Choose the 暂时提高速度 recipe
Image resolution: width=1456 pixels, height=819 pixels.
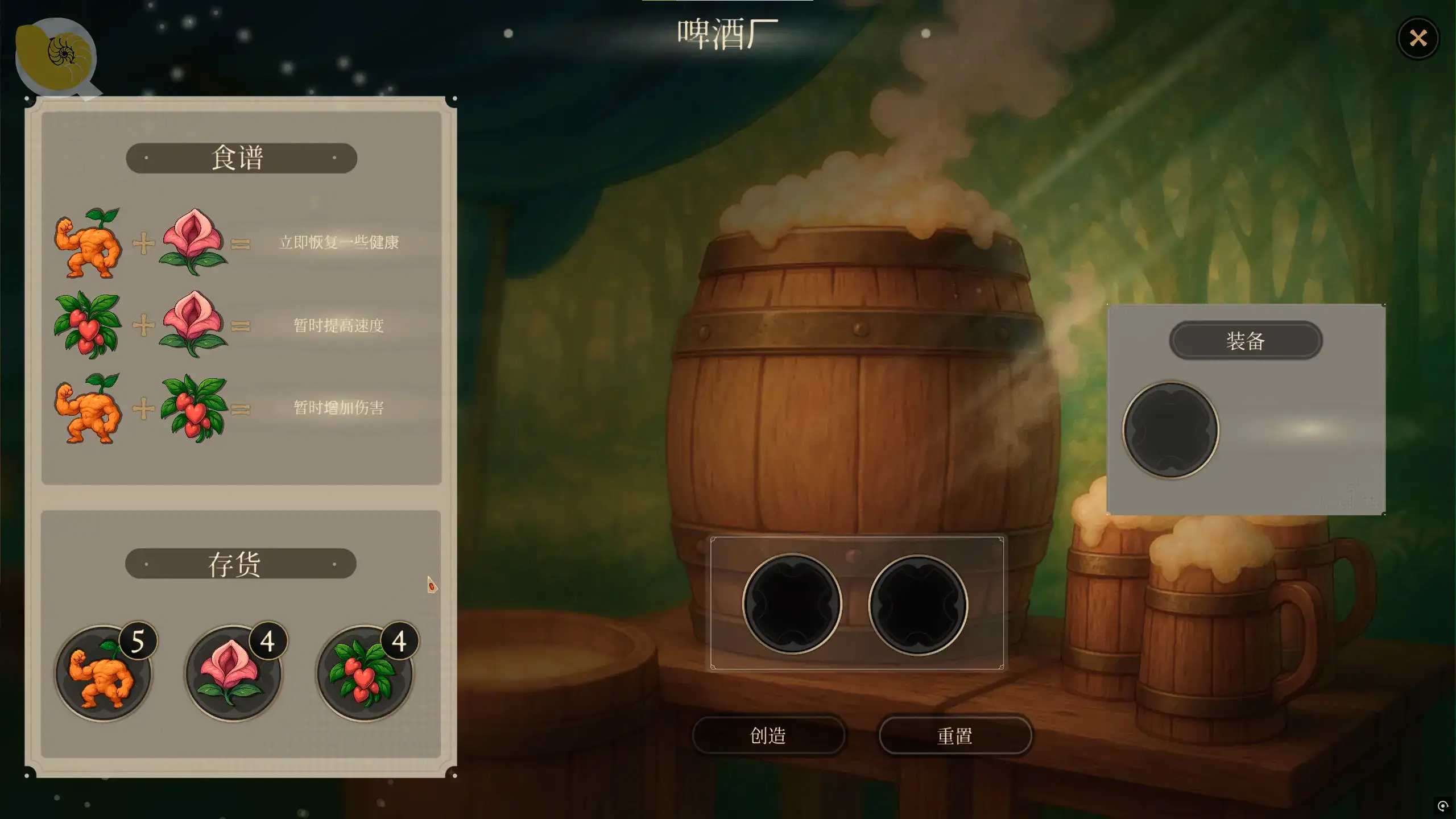pyautogui.click(x=338, y=325)
